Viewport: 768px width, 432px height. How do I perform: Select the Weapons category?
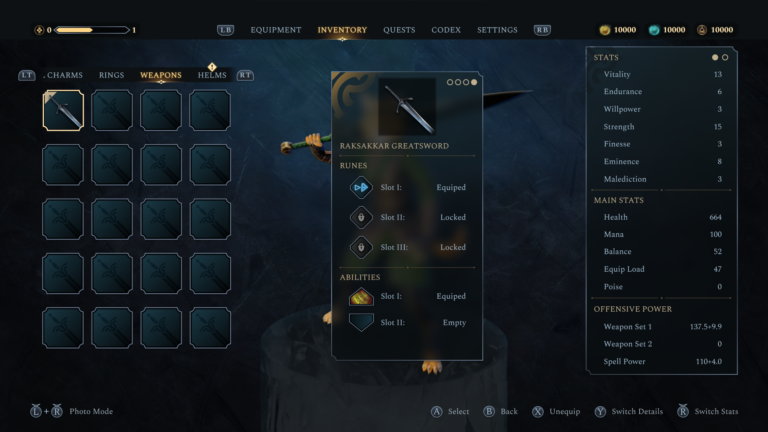[x=161, y=75]
